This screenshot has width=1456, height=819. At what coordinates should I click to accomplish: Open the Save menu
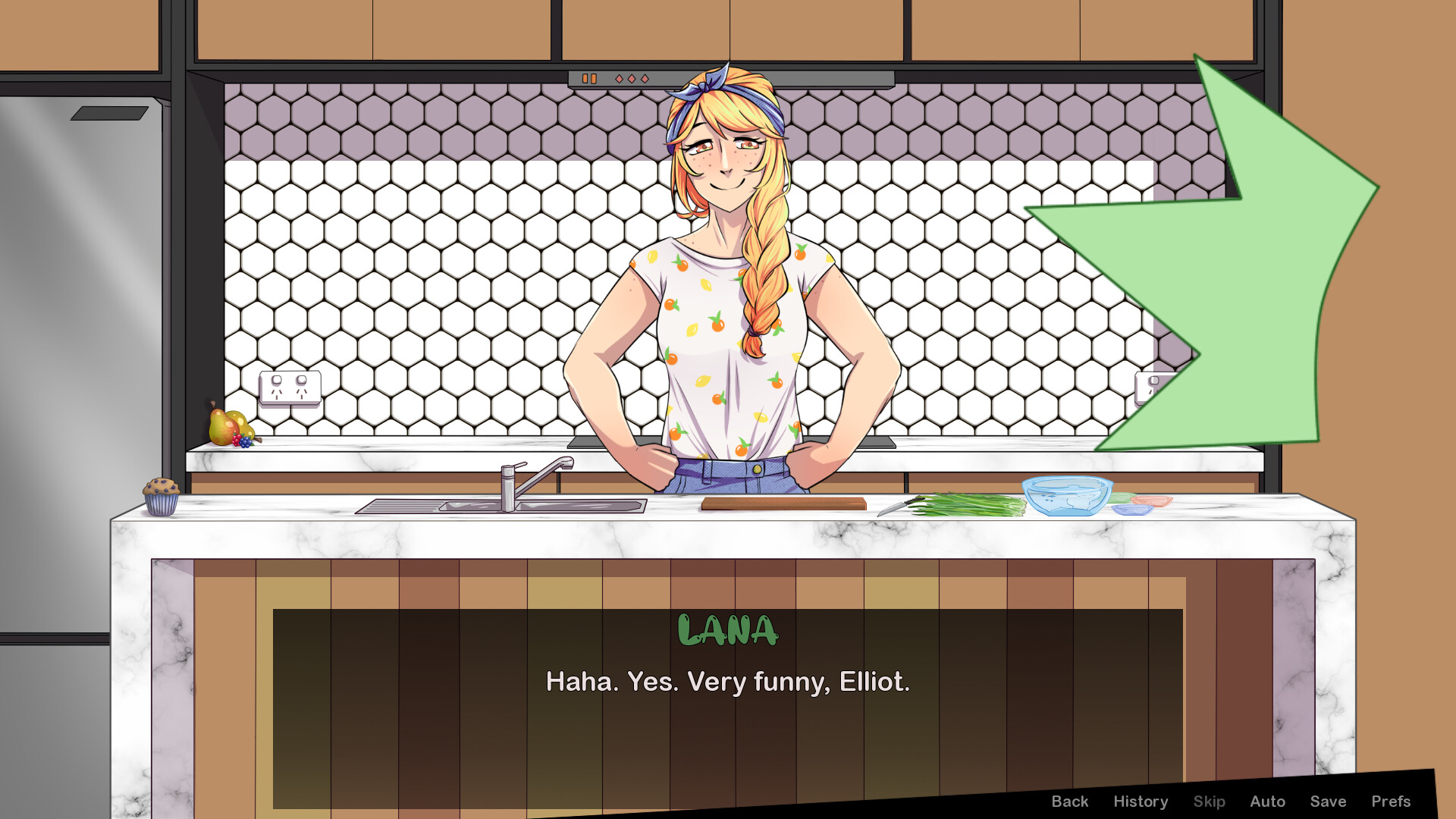pyautogui.click(x=1329, y=801)
